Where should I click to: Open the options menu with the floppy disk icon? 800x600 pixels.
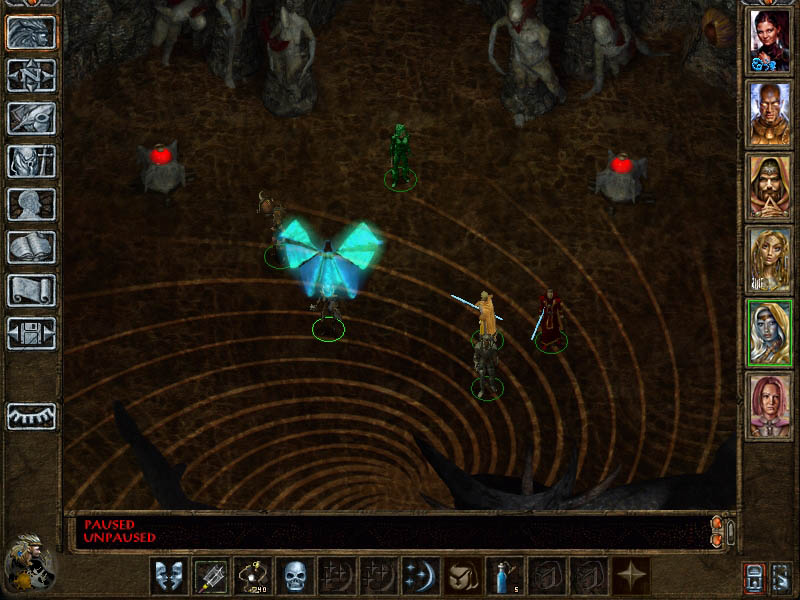pos(31,333)
